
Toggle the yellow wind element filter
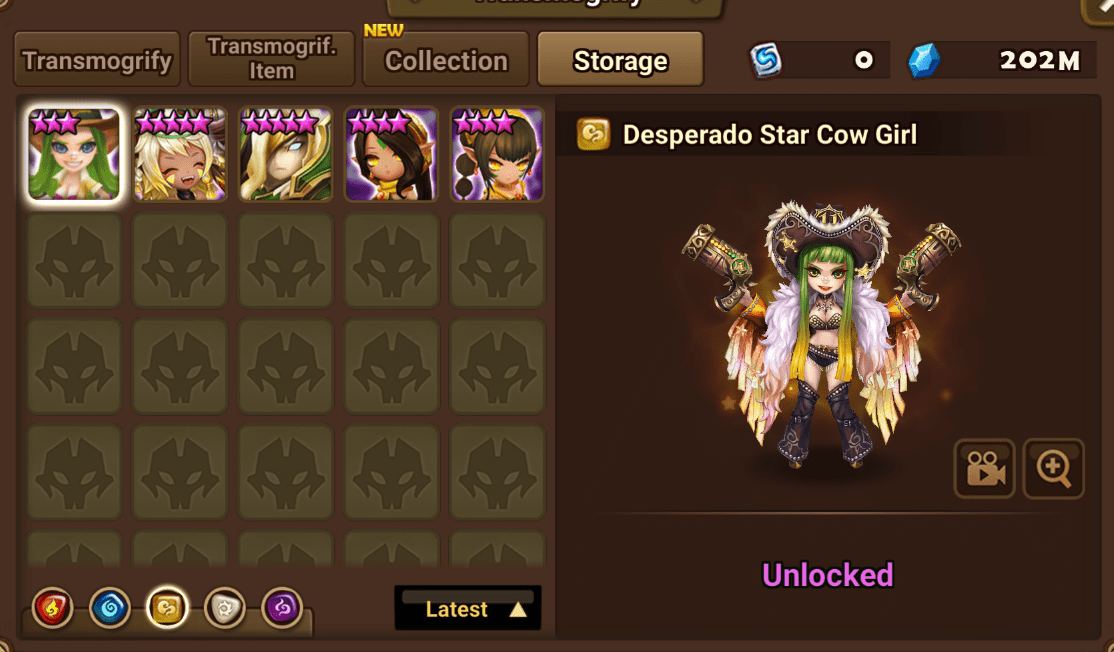pos(167,608)
